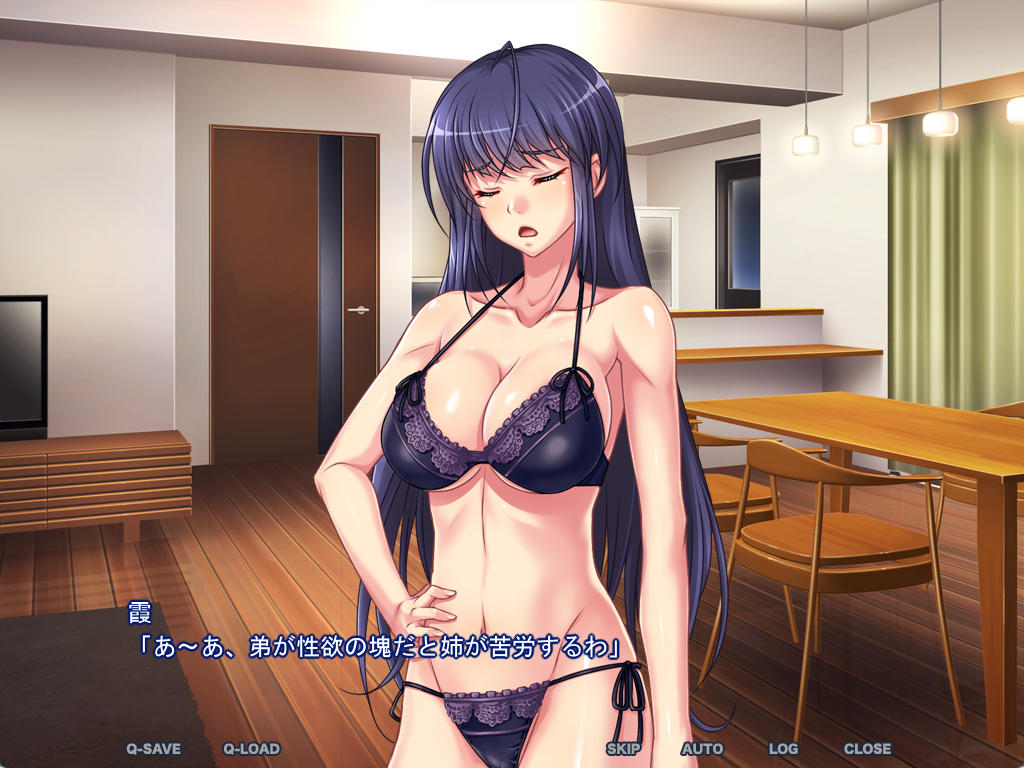Click the Q-SAVE button
Viewport: 1024px width, 768px height.
click(x=153, y=748)
